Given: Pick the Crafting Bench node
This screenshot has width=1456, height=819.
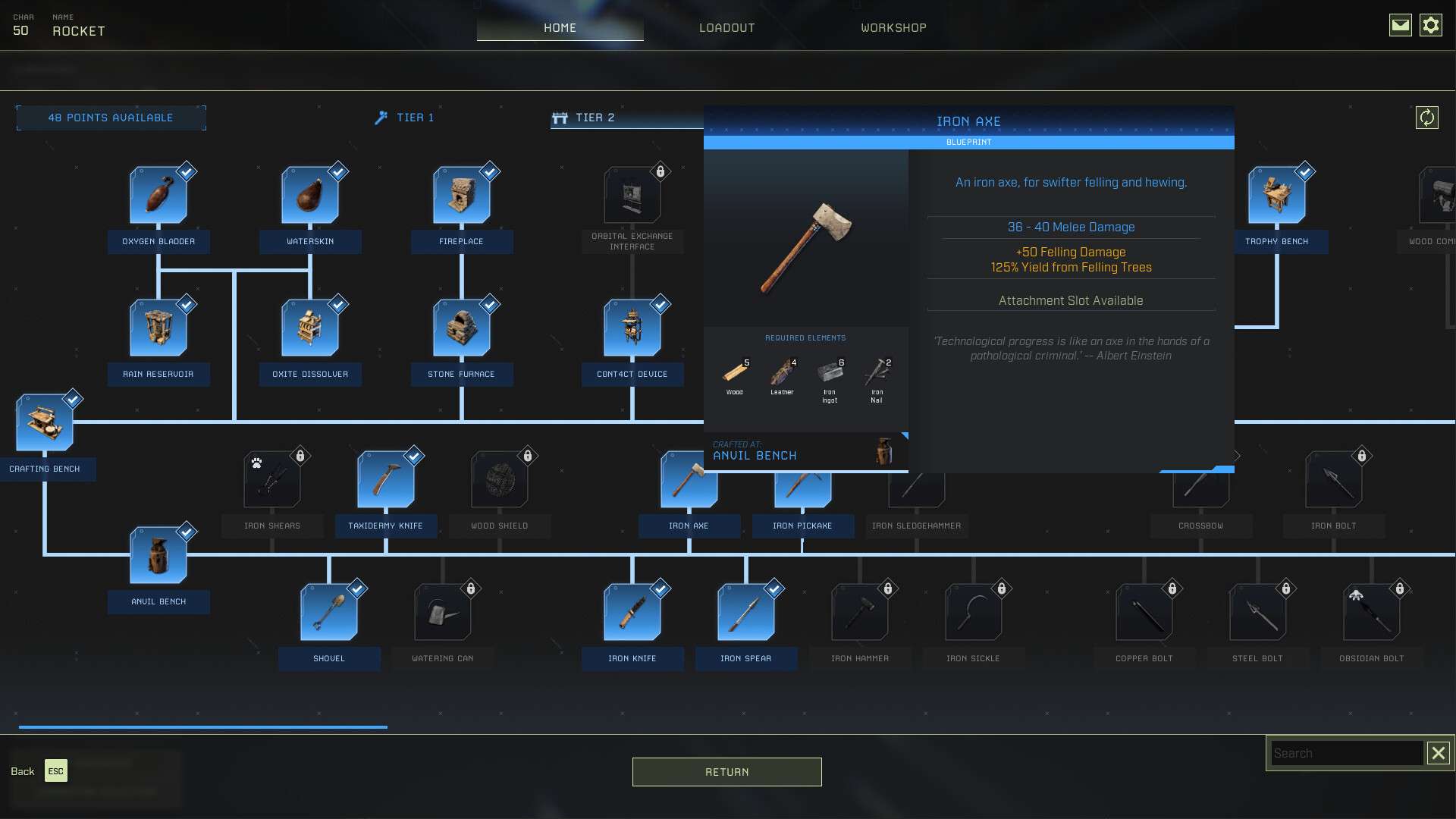Looking at the screenshot, I should point(45,423).
